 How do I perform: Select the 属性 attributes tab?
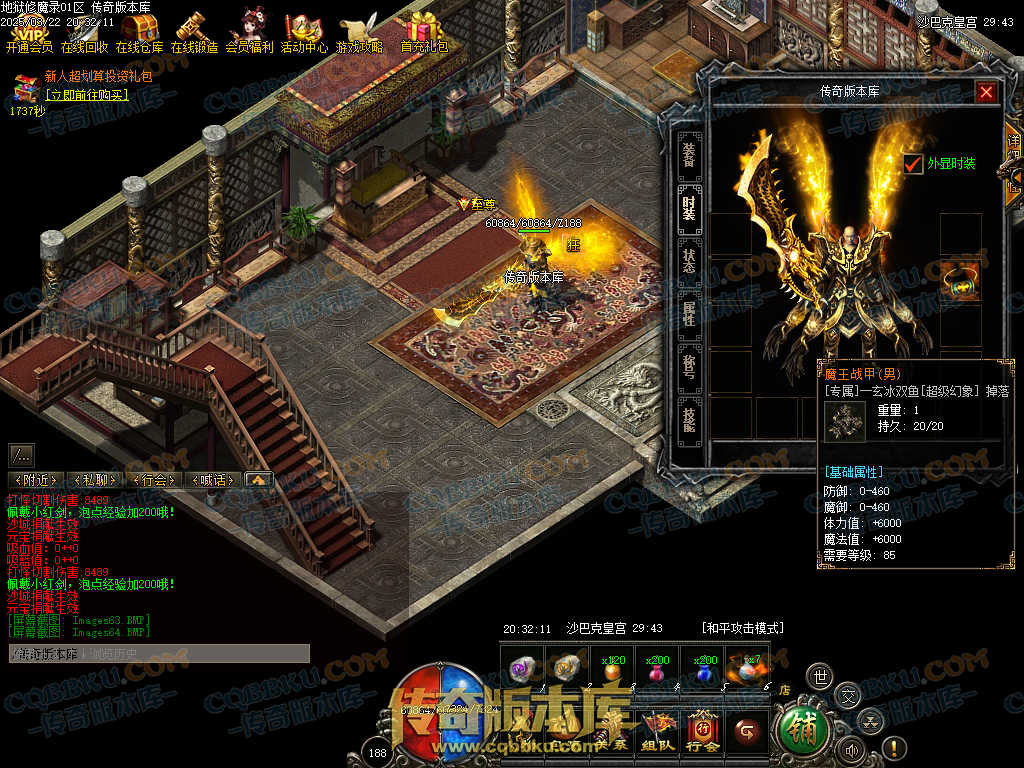coord(689,314)
